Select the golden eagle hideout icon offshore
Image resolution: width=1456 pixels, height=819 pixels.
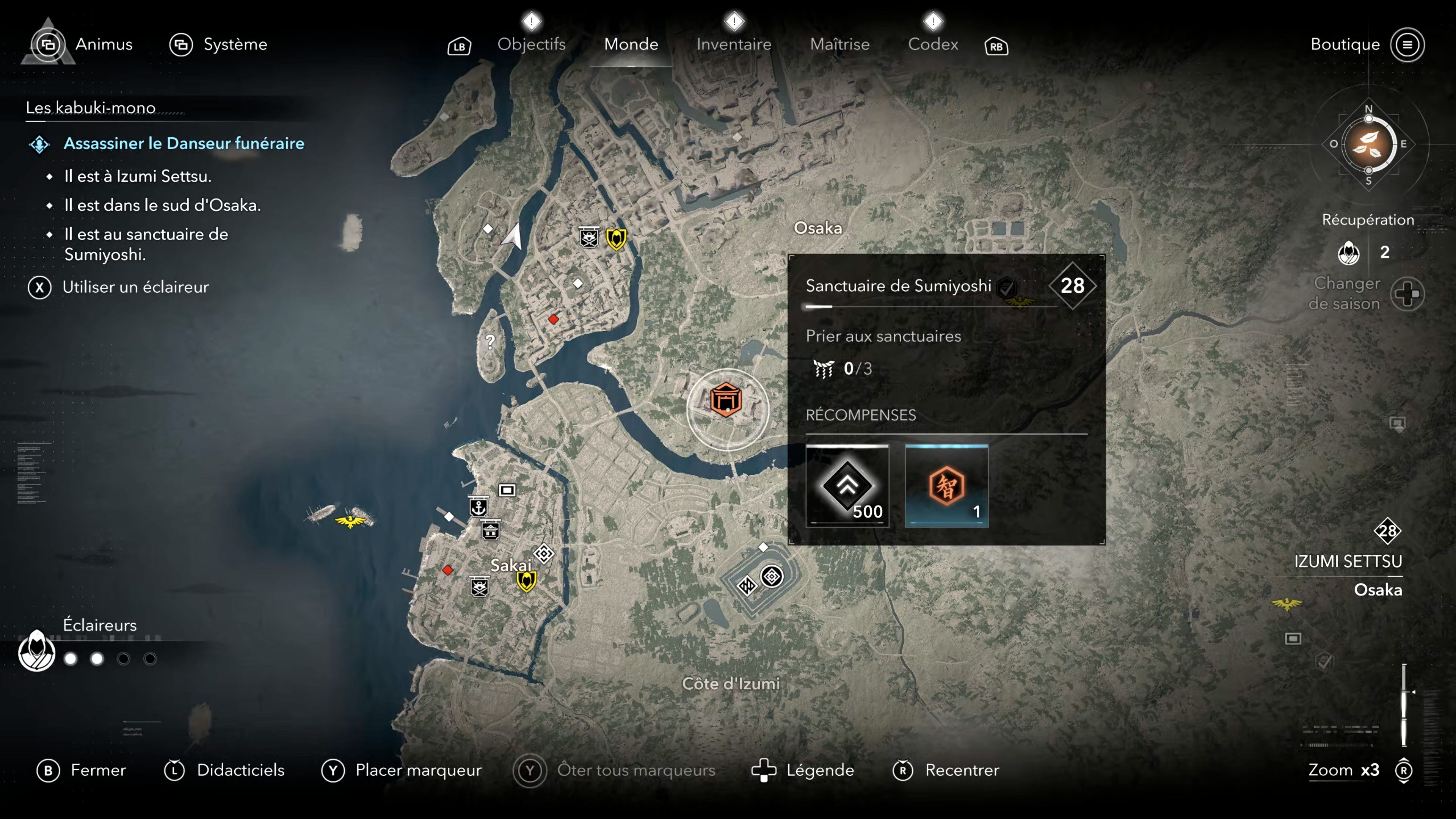click(x=351, y=522)
